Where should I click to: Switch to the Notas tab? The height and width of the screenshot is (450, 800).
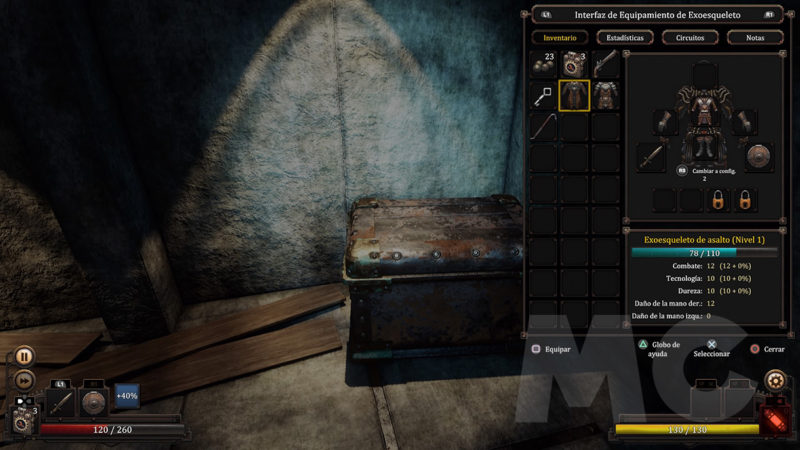pos(755,37)
